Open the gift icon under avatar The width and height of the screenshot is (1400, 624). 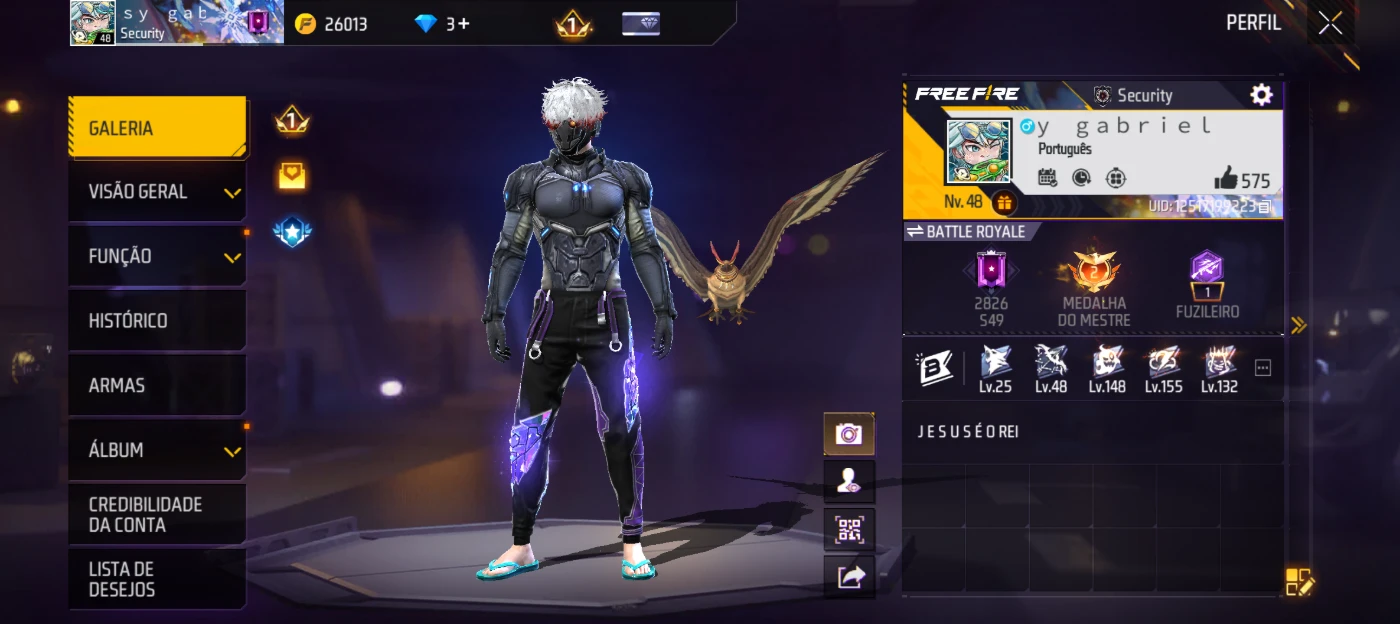point(1003,203)
